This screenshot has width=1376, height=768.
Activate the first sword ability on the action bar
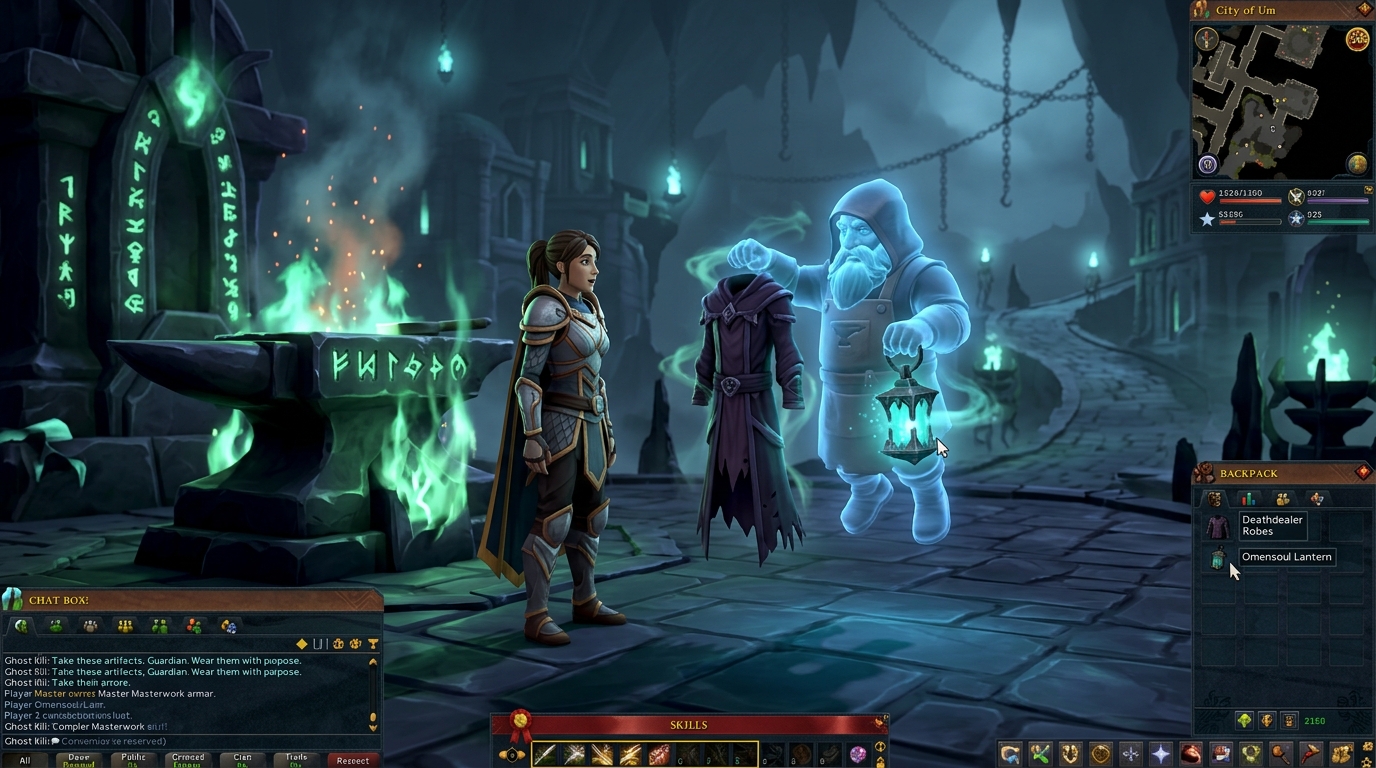(x=545, y=755)
